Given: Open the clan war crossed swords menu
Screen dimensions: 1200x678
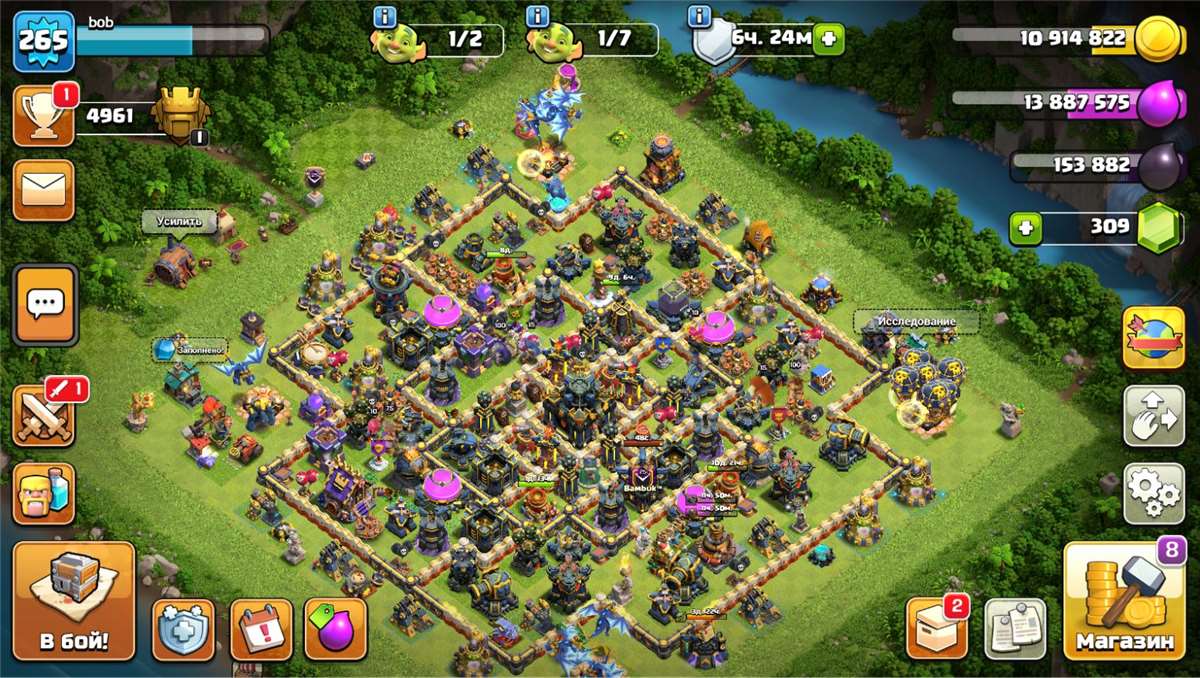Looking at the screenshot, I should pyautogui.click(x=43, y=414).
